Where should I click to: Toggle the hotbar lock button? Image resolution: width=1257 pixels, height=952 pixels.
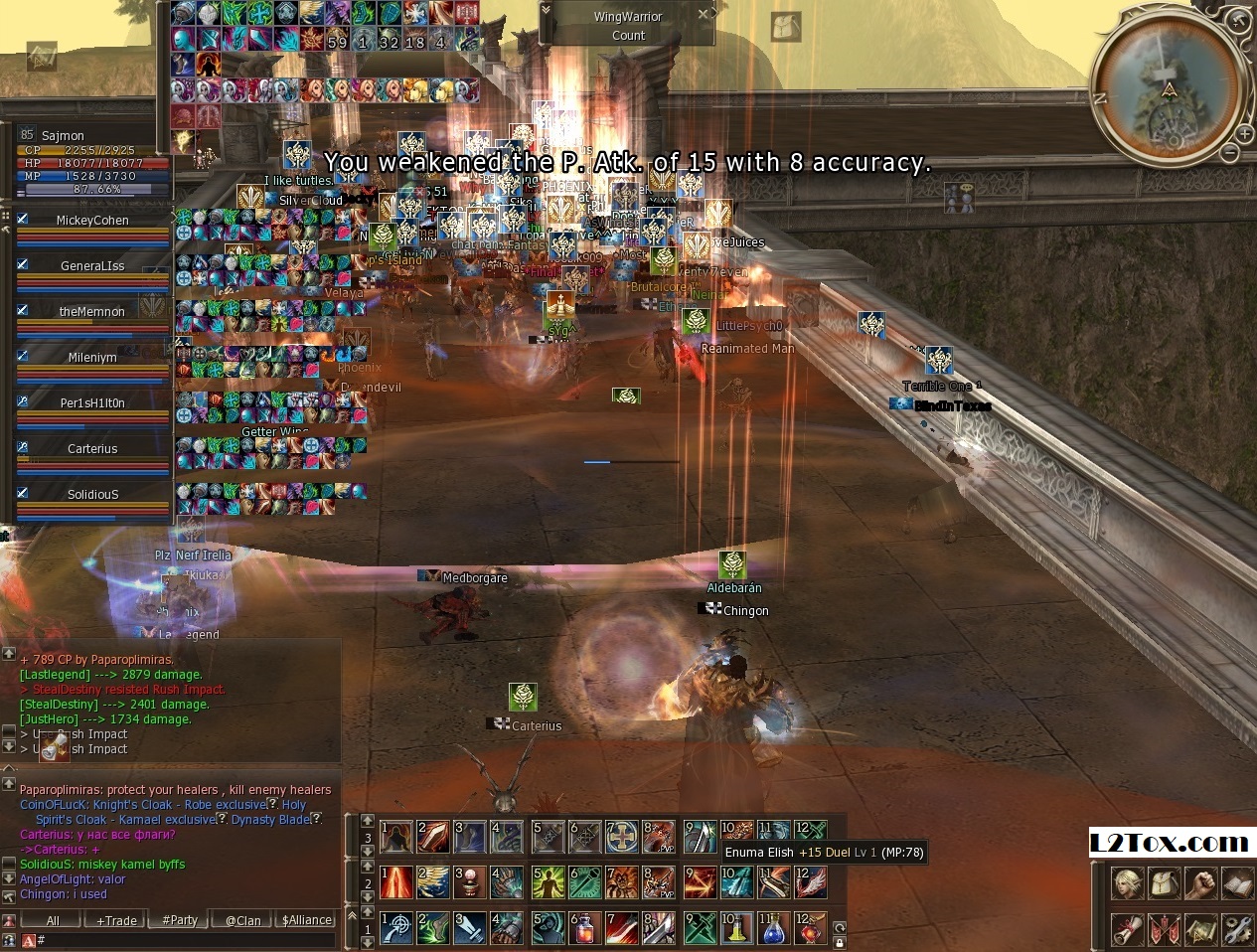pos(840,942)
